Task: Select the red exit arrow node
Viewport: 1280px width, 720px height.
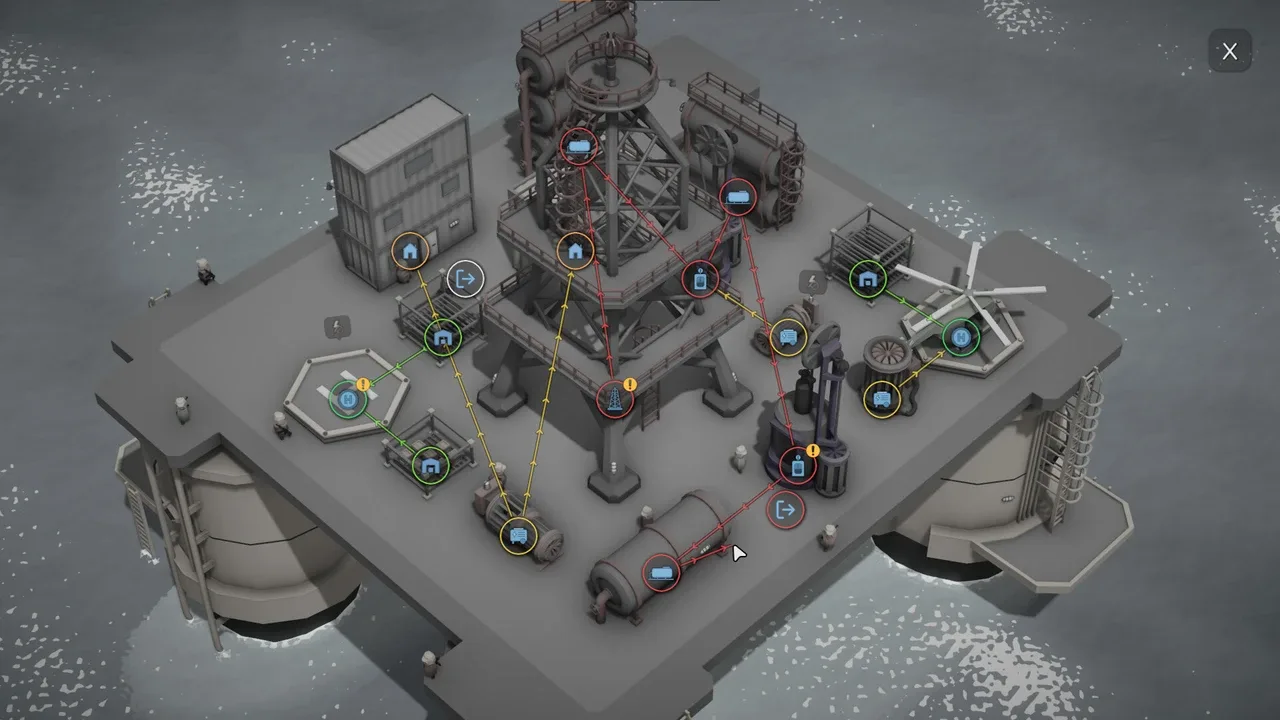Action: (x=785, y=510)
